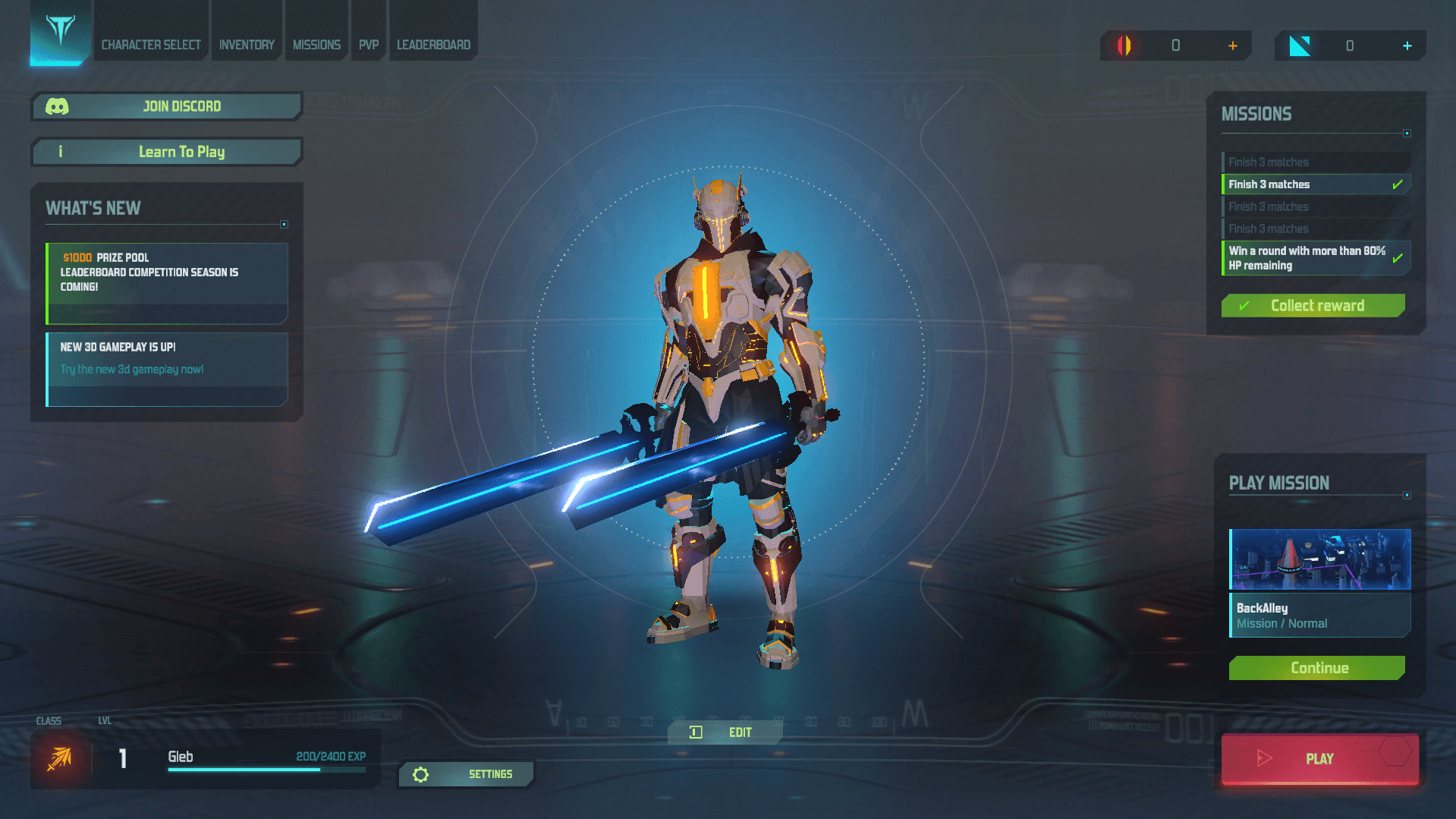Open the gear icon next to Settings
The height and width of the screenshot is (819, 1456).
tap(422, 774)
